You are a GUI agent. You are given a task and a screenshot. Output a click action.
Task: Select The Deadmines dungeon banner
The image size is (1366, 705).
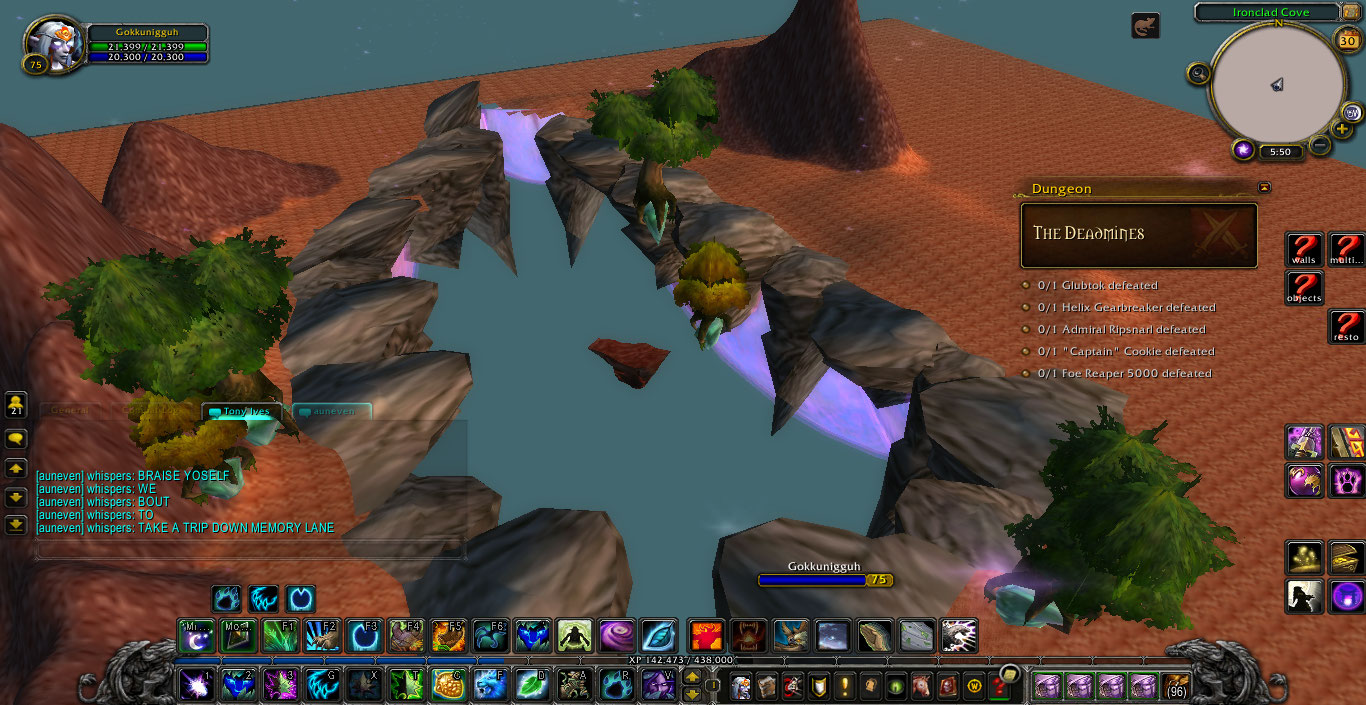coord(1138,235)
